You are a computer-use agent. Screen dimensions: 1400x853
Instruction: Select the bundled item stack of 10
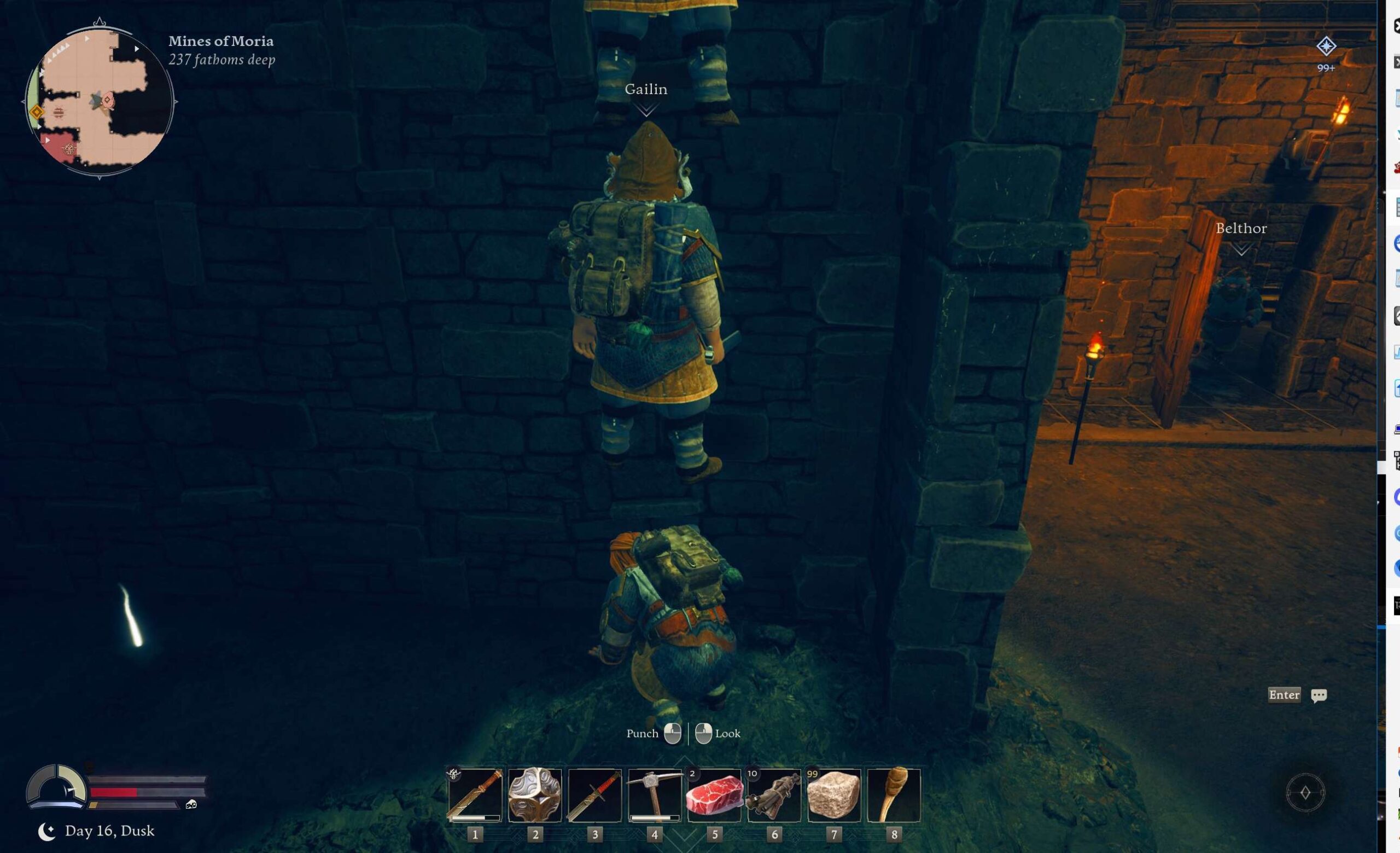click(x=774, y=794)
